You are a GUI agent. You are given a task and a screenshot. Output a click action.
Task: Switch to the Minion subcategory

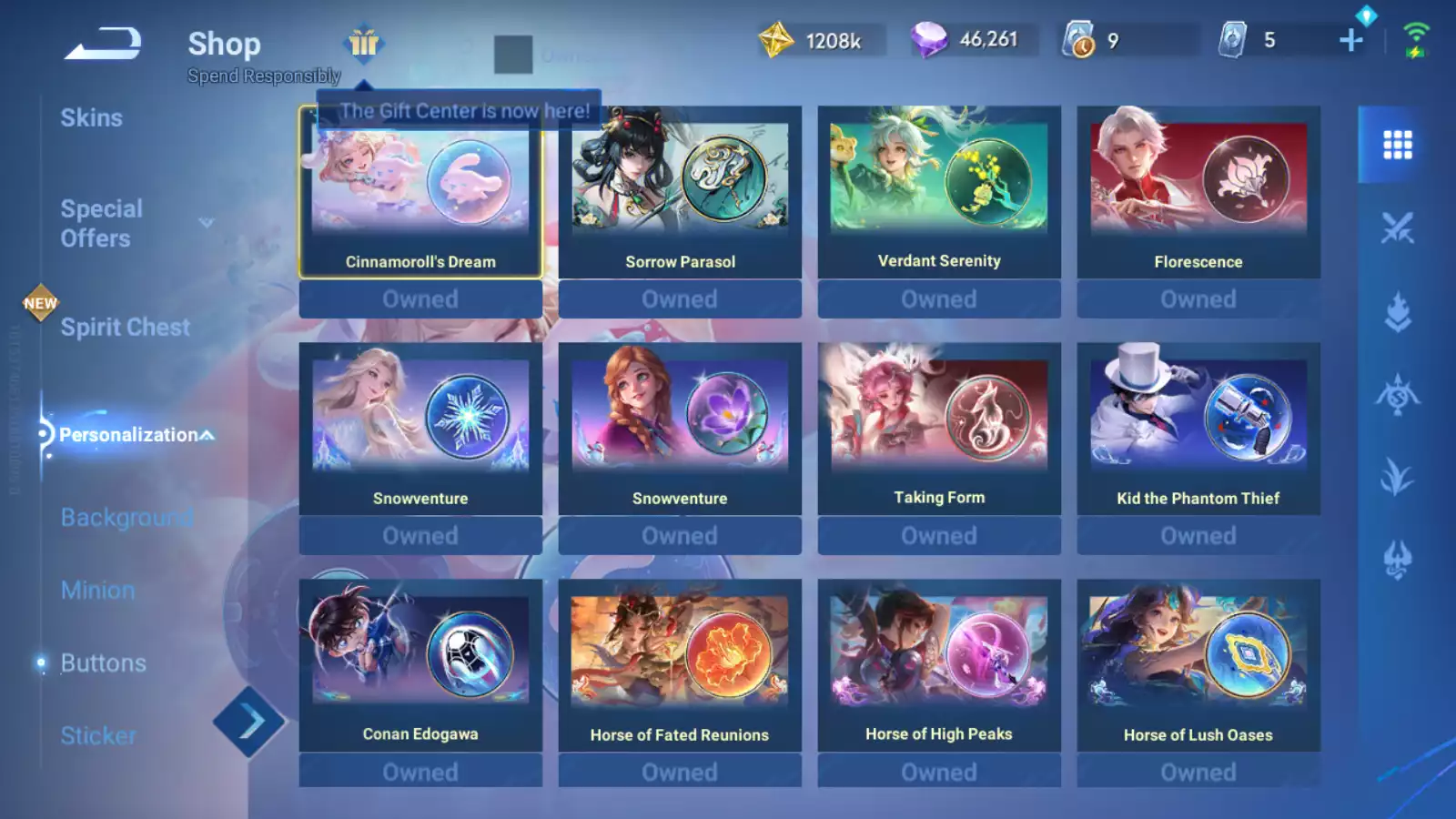[97, 591]
